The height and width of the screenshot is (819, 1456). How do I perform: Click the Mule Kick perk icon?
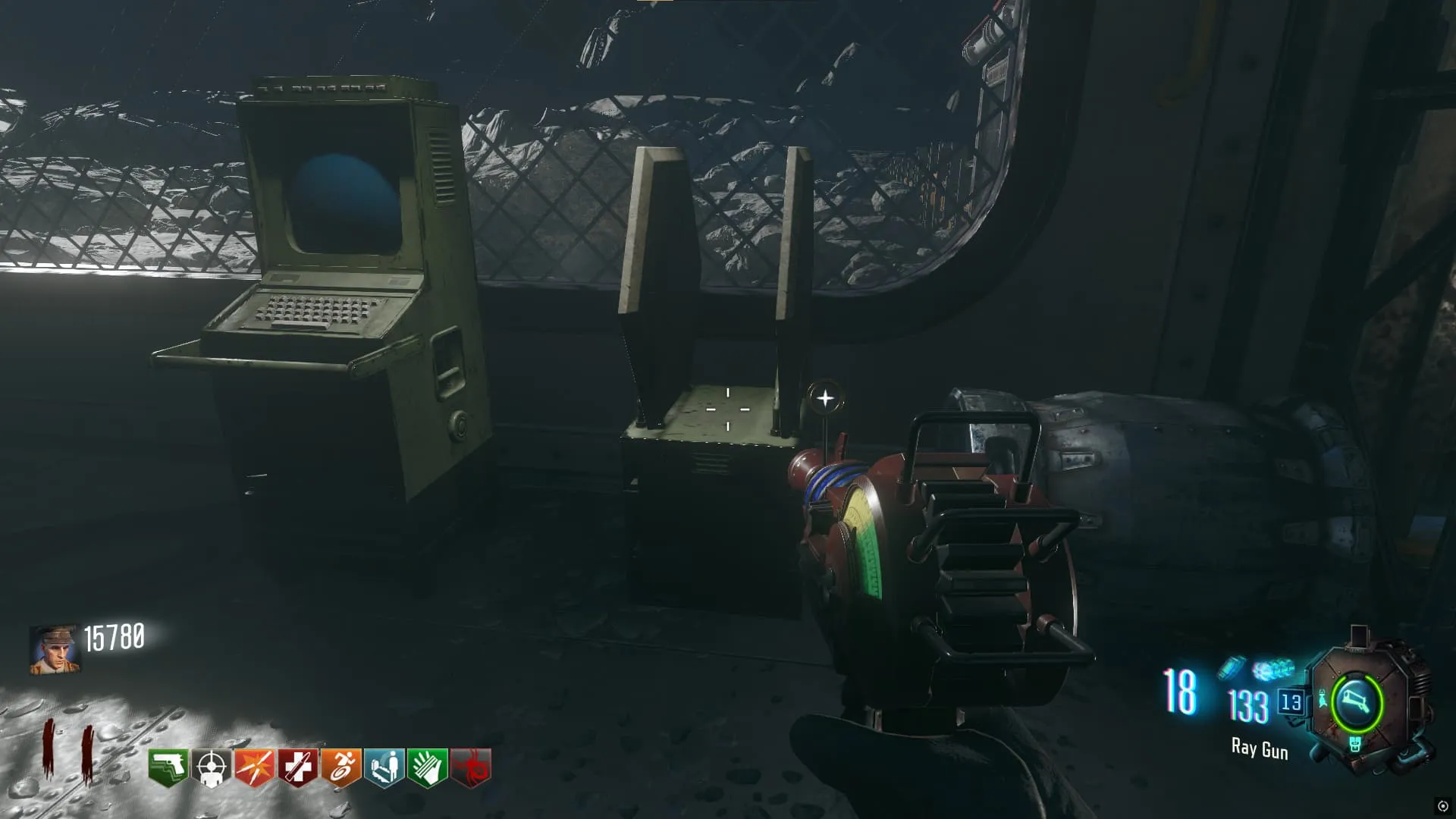point(168,768)
